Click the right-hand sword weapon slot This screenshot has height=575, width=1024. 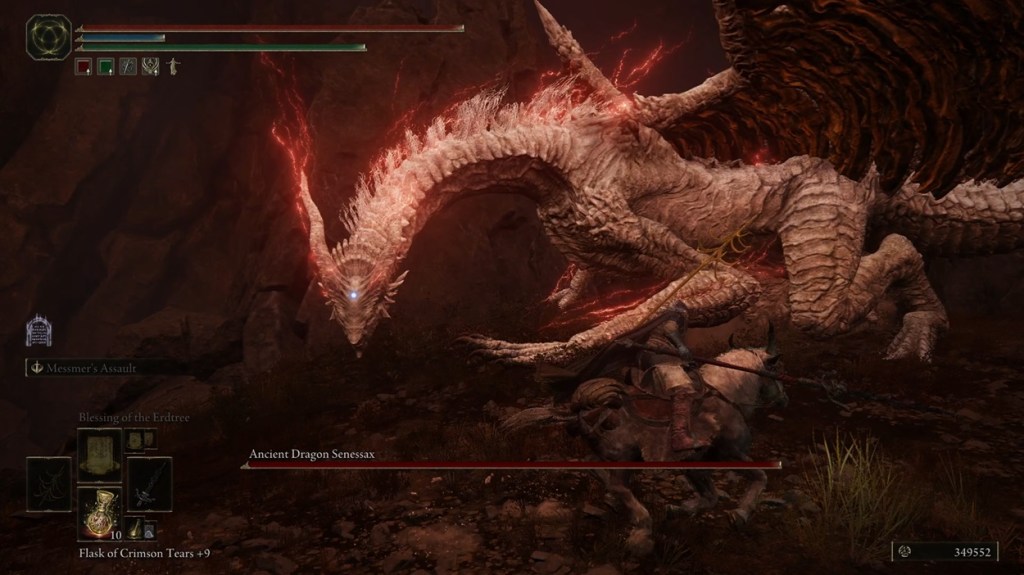coord(149,484)
